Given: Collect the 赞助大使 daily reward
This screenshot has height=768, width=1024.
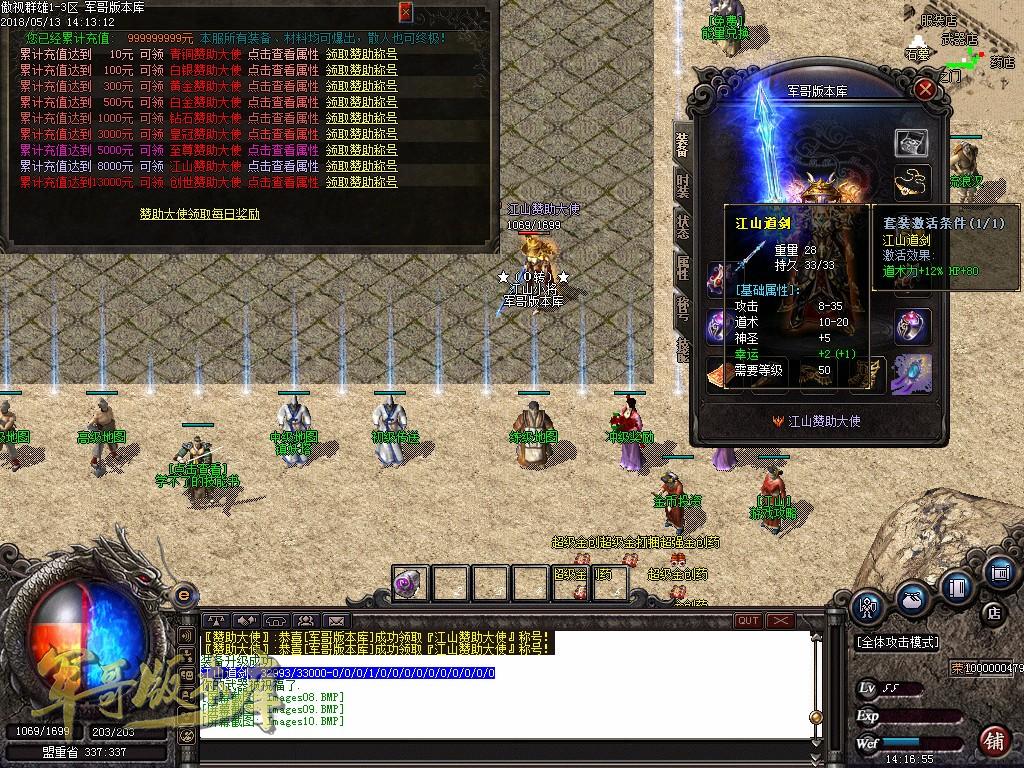Looking at the screenshot, I should click(x=199, y=214).
